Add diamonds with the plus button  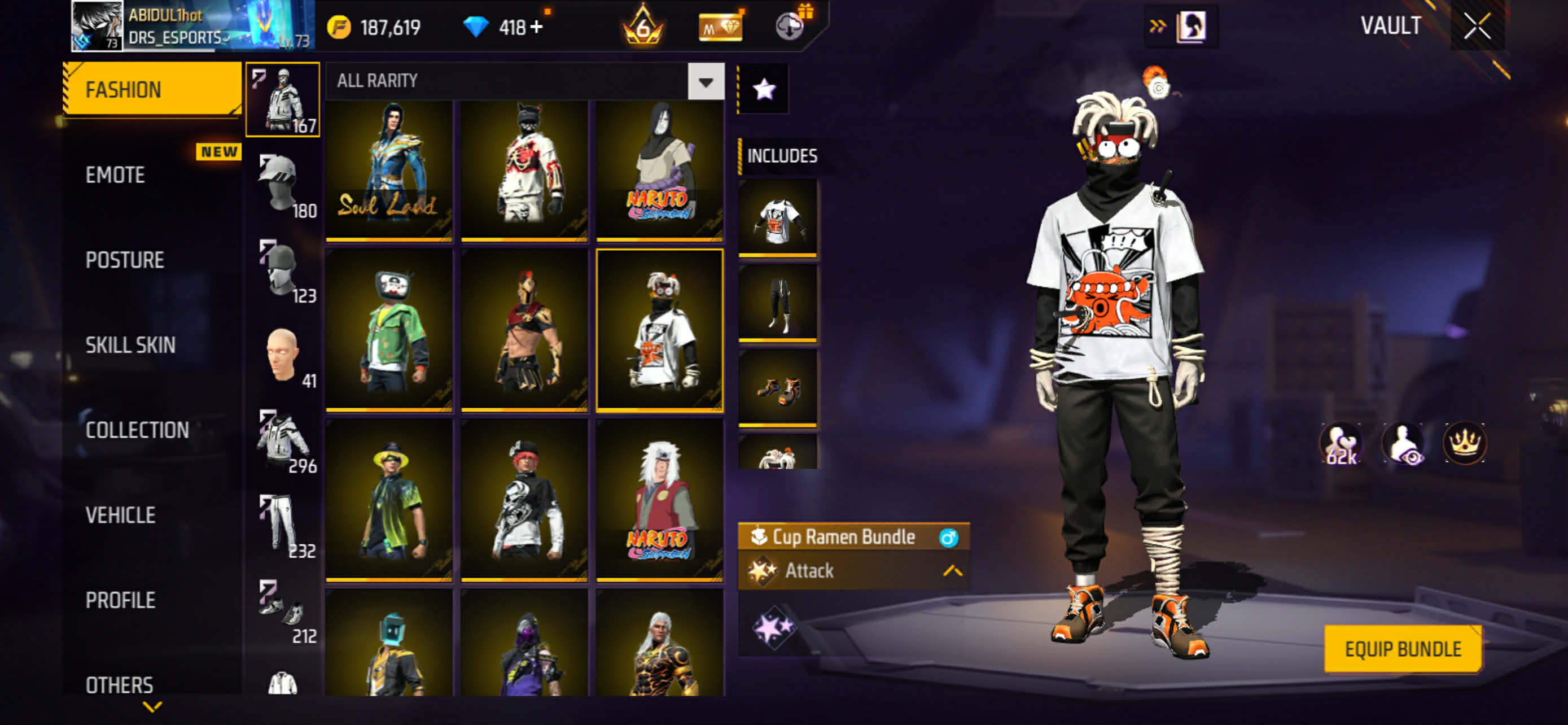tap(536, 28)
